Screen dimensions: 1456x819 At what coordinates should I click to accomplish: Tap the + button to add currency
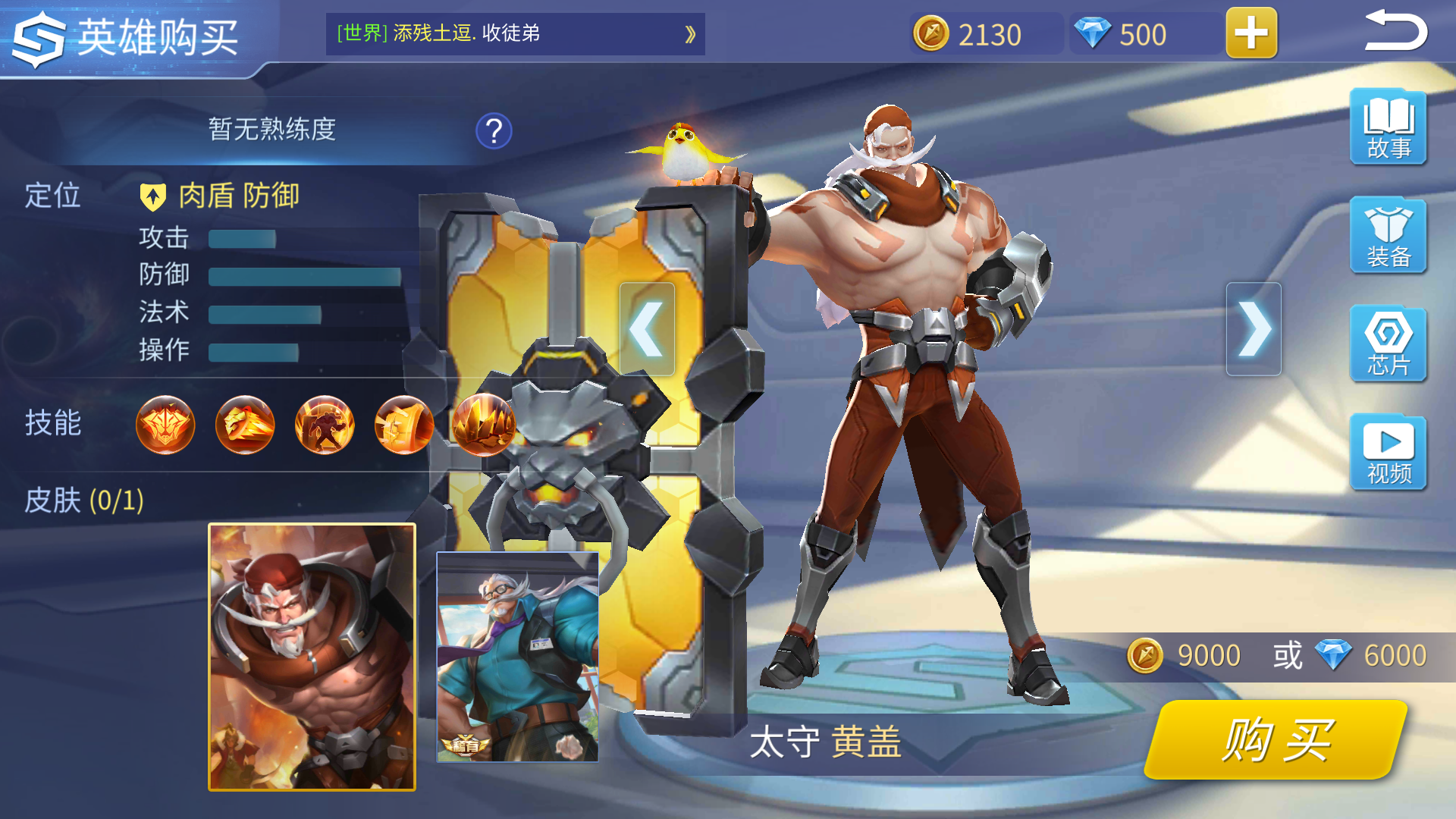(1250, 34)
